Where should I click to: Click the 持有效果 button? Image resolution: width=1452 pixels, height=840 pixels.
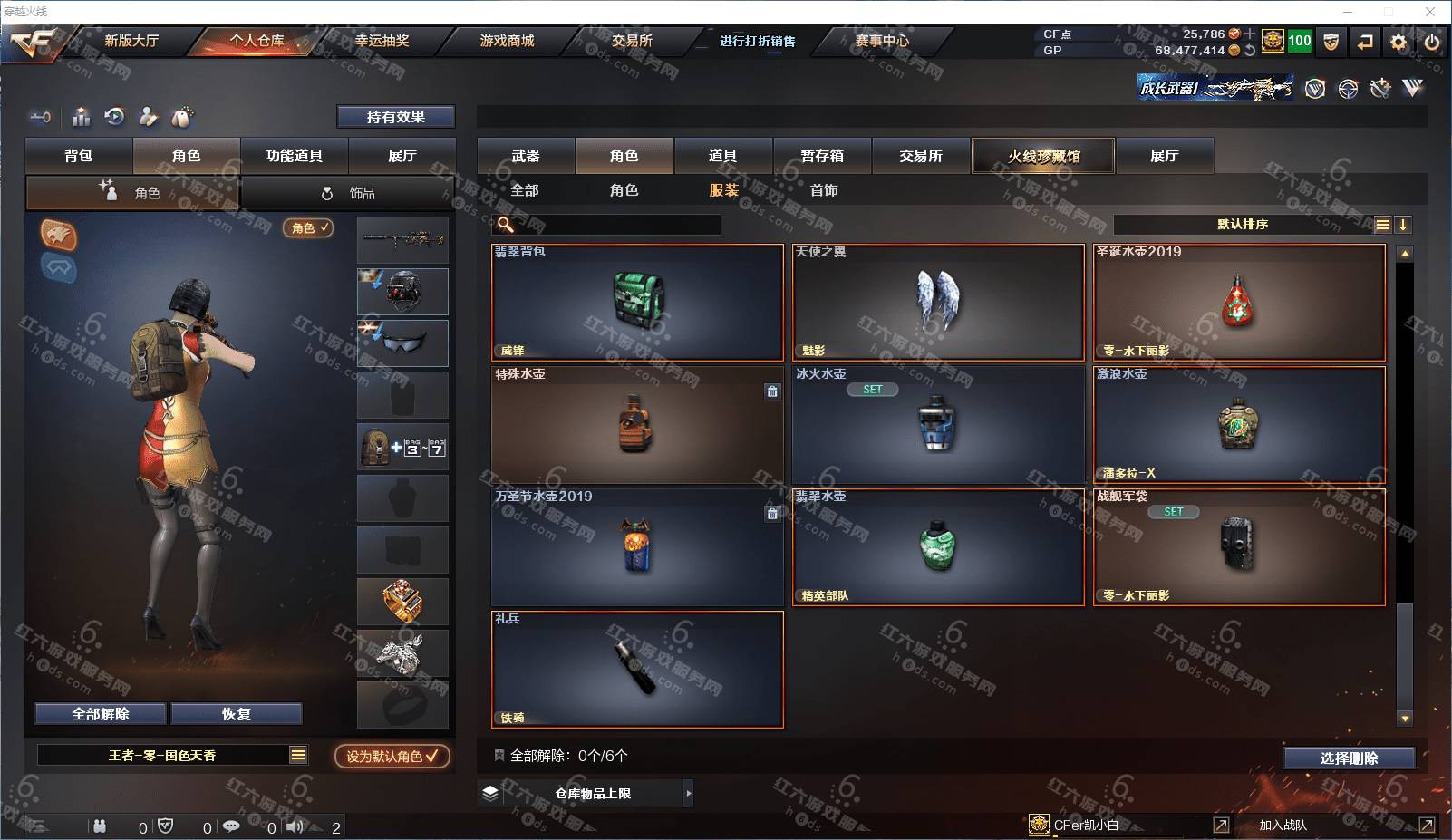pyautogui.click(x=395, y=117)
